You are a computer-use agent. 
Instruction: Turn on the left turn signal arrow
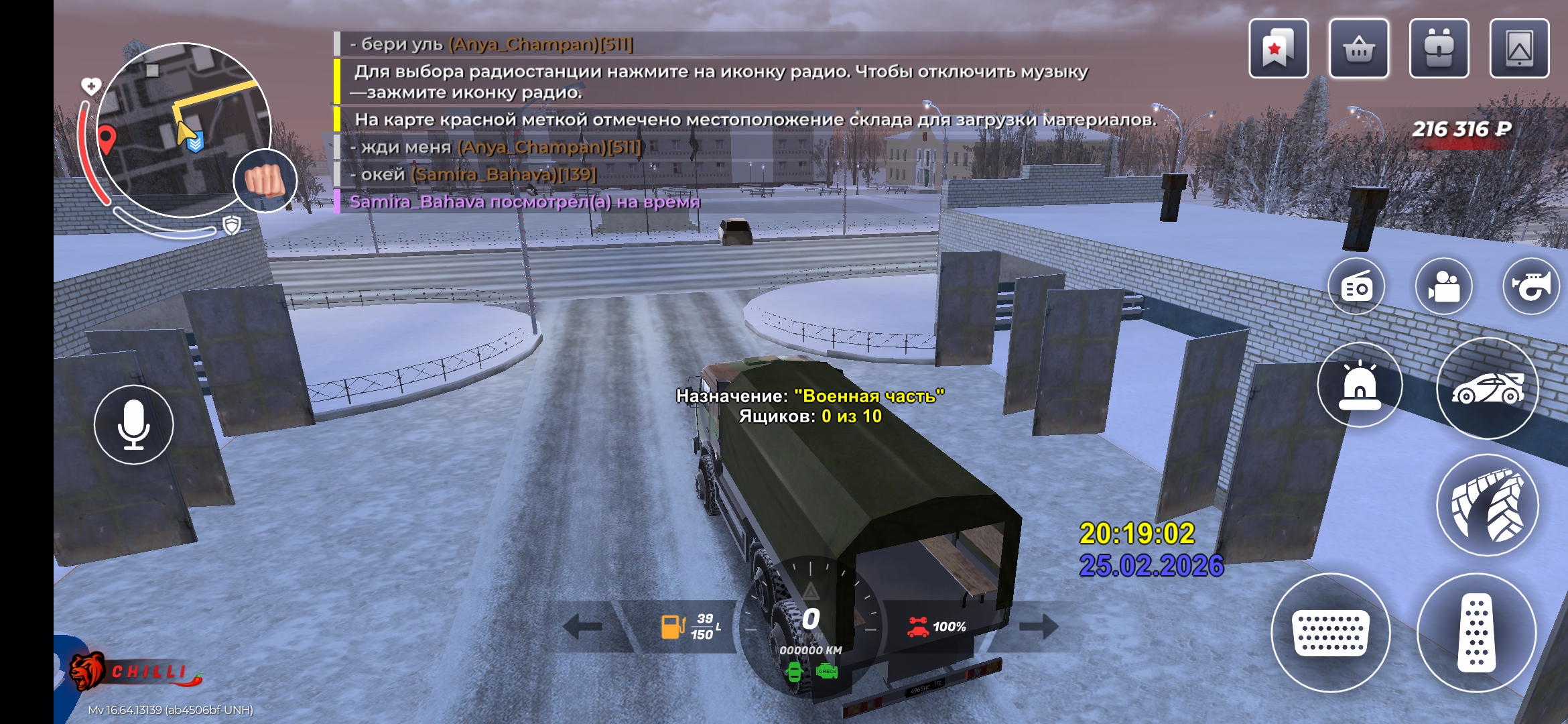(583, 627)
